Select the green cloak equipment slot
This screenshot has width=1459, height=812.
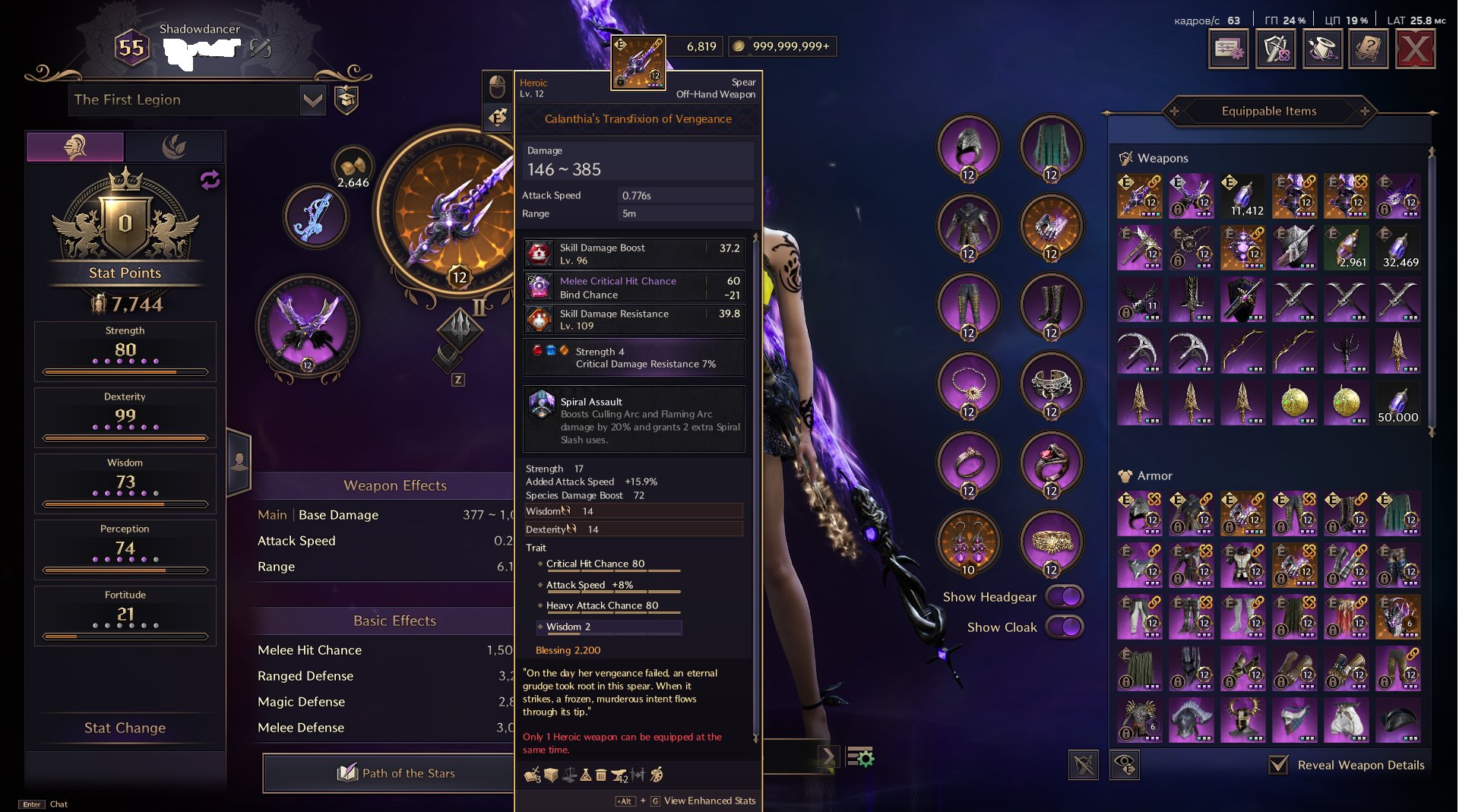1051,147
